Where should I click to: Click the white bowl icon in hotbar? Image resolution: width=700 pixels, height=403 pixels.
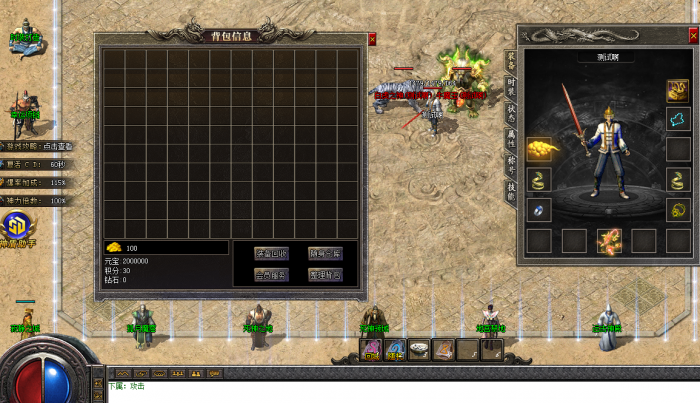pos(419,349)
